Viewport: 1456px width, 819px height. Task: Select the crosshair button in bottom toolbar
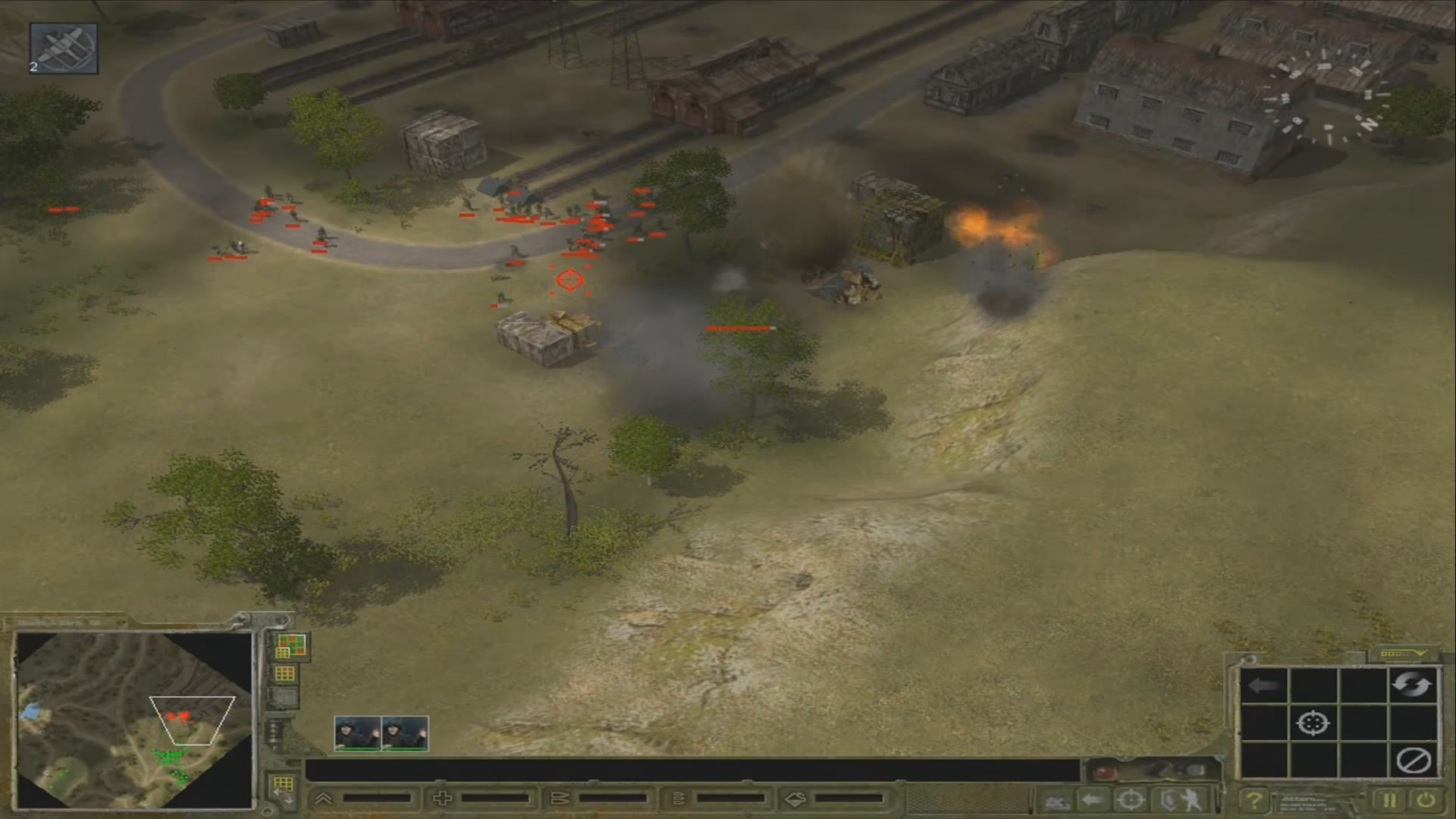point(1131,800)
